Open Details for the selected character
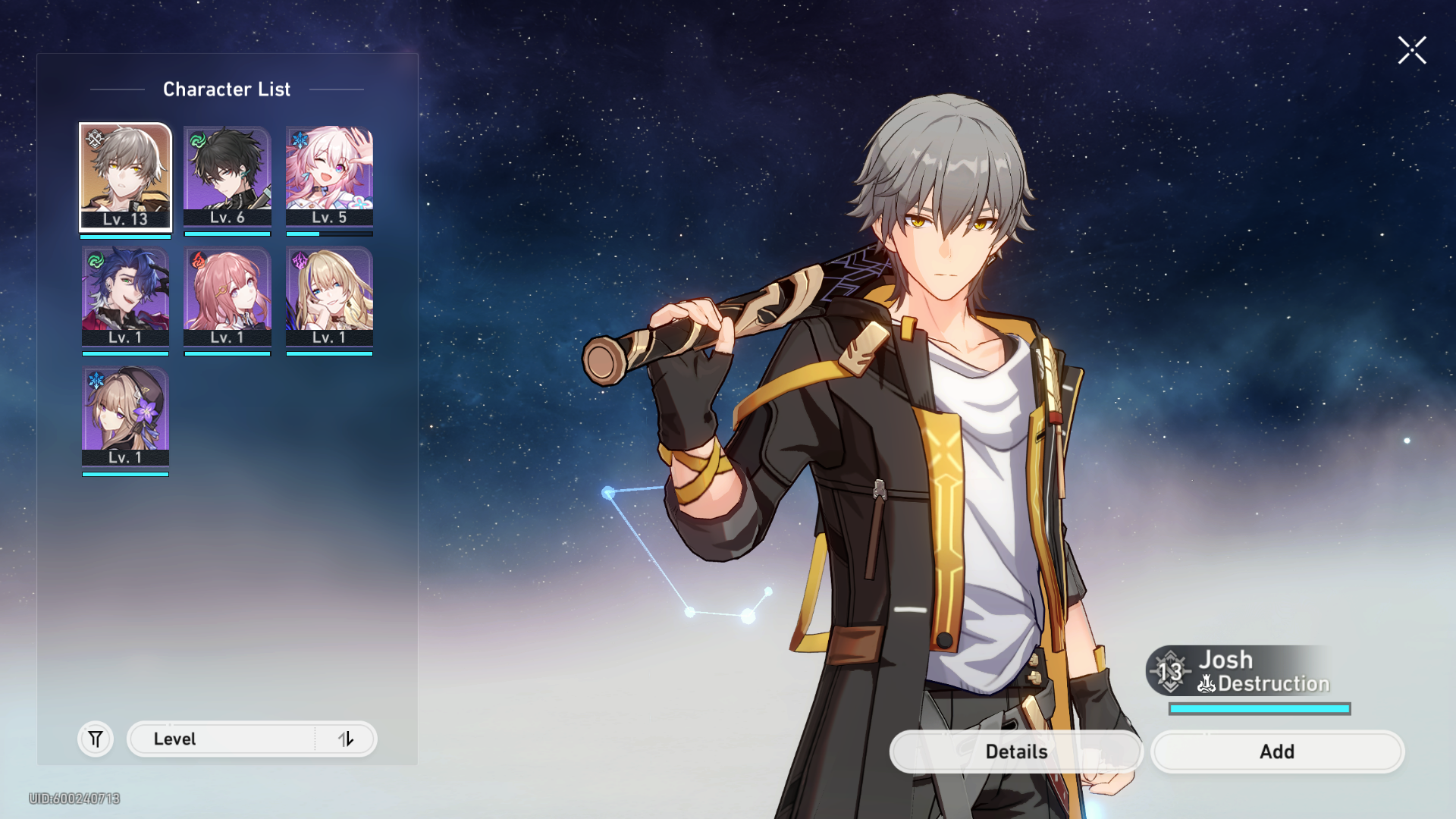 [x=1016, y=752]
